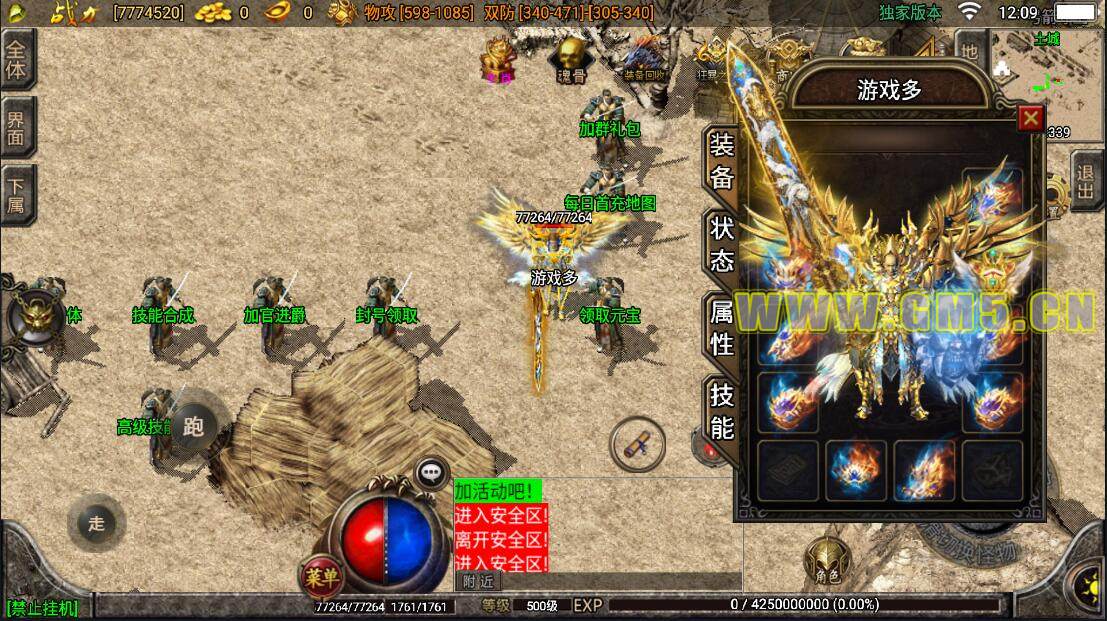Open the 菜单 menu button
1107x621 pixels.
322,577
